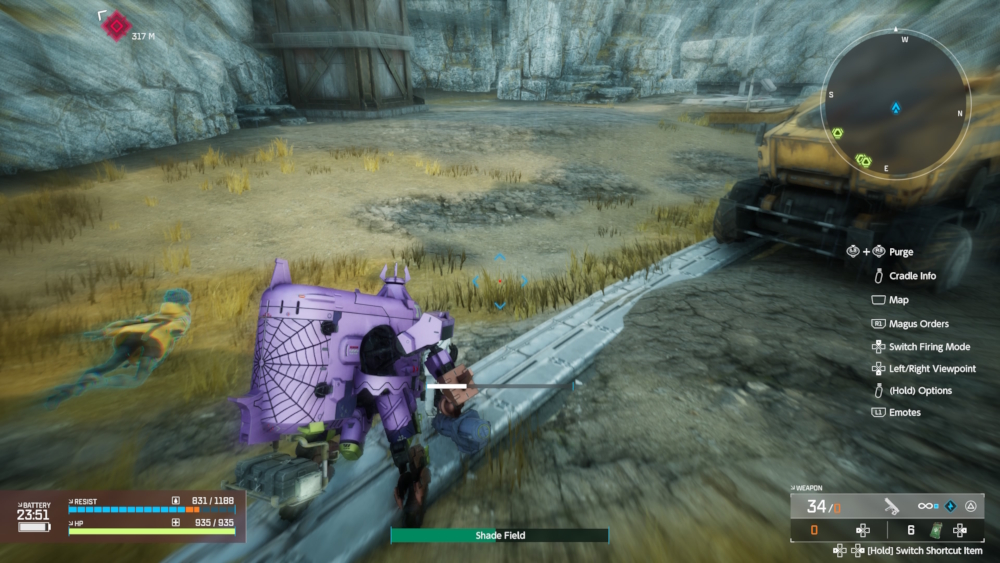Click the blue player arrow on minimap
The width and height of the screenshot is (1000, 563).
click(896, 107)
